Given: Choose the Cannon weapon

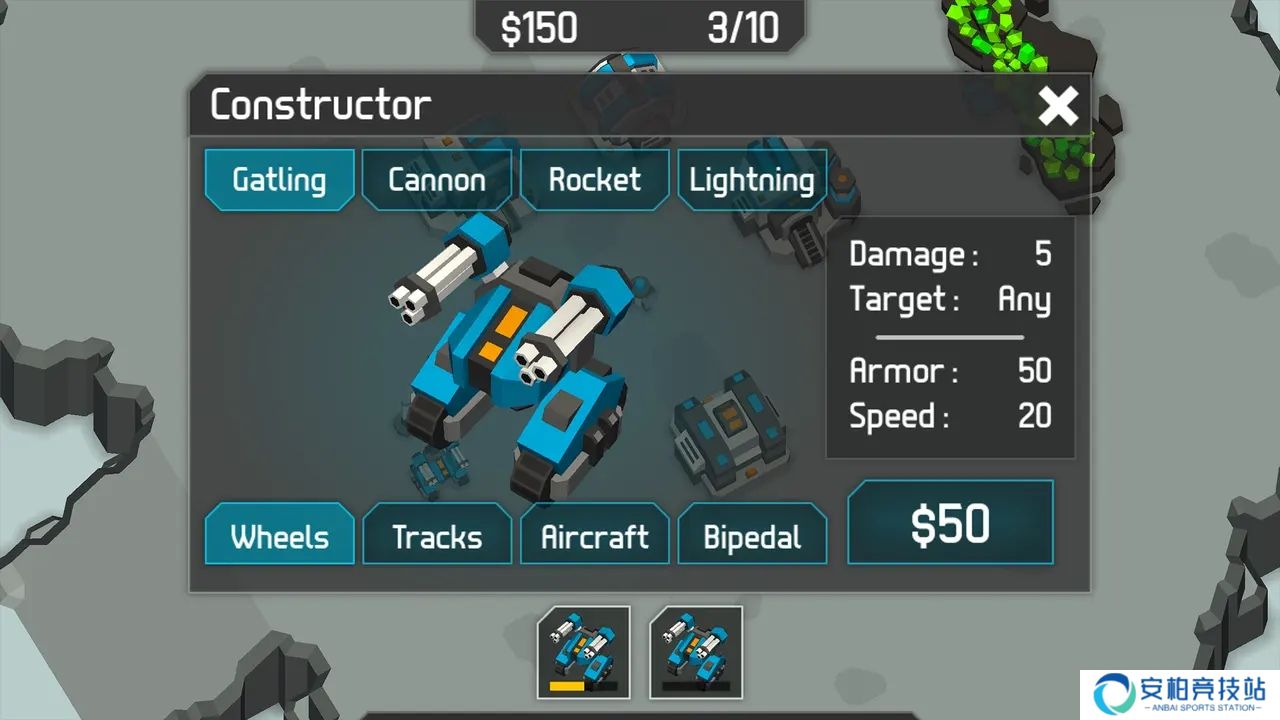Looking at the screenshot, I should point(437,180).
